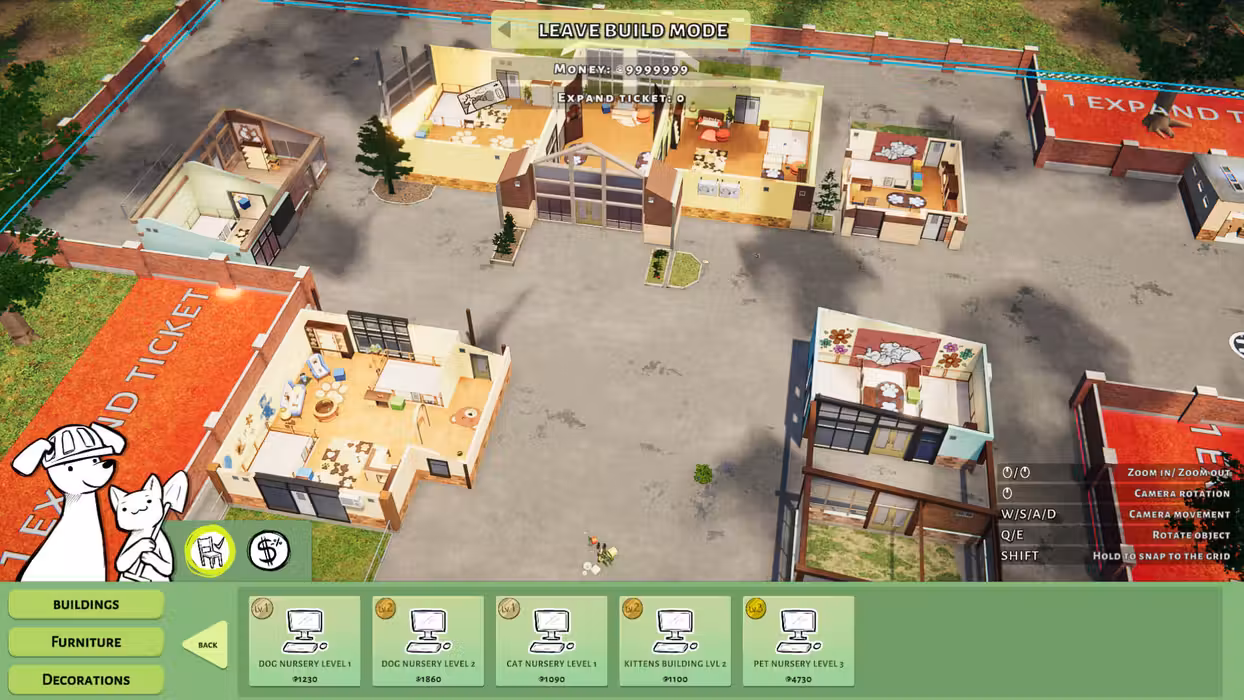Show the Decorations category
This screenshot has height=700, width=1244.
tap(86, 679)
